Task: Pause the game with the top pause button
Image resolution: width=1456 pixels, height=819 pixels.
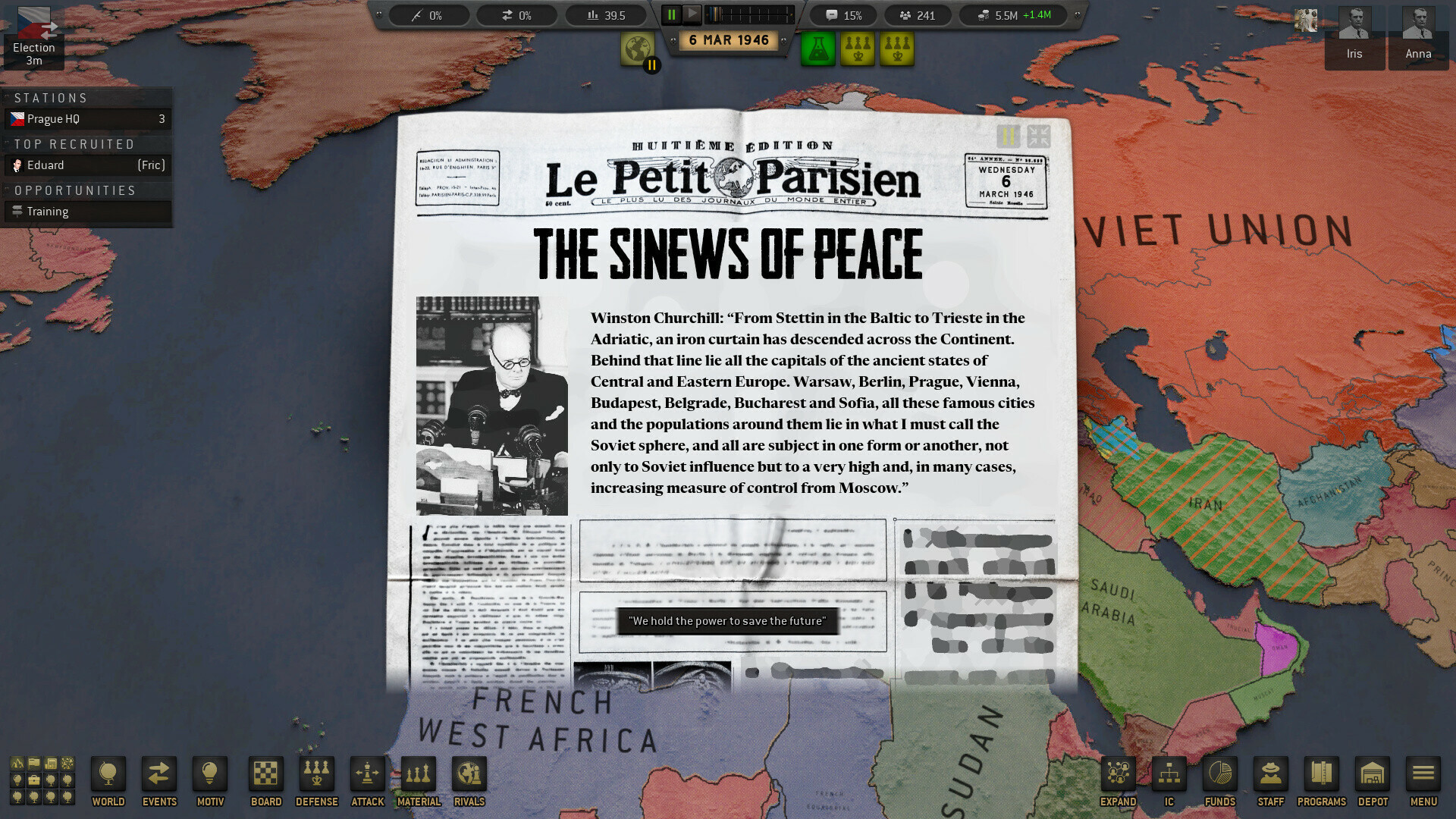Action: click(670, 14)
